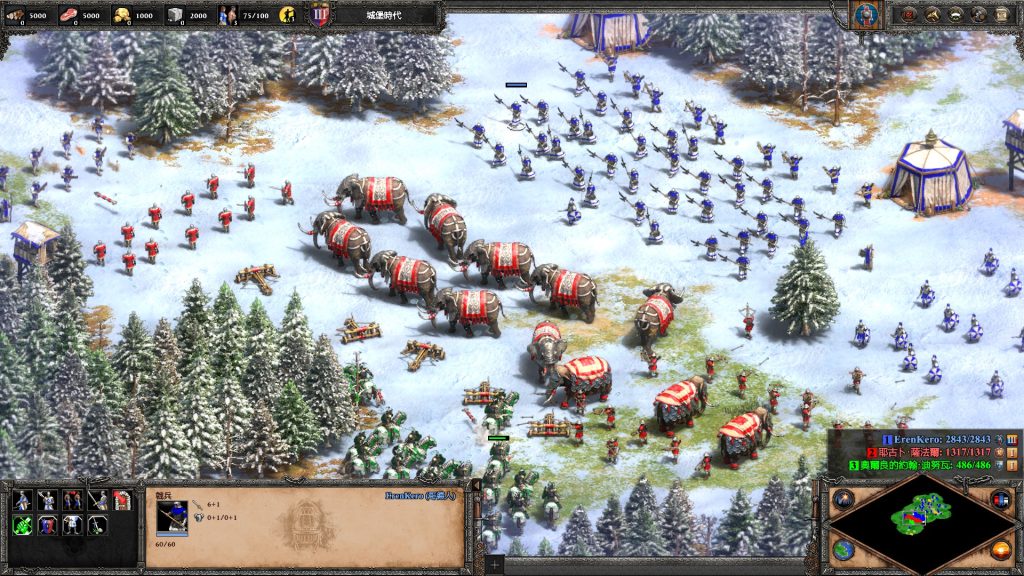Click the orange orb button beside the minimap
Screen dimensions: 1024x576
pyautogui.click(x=999, y=549)
